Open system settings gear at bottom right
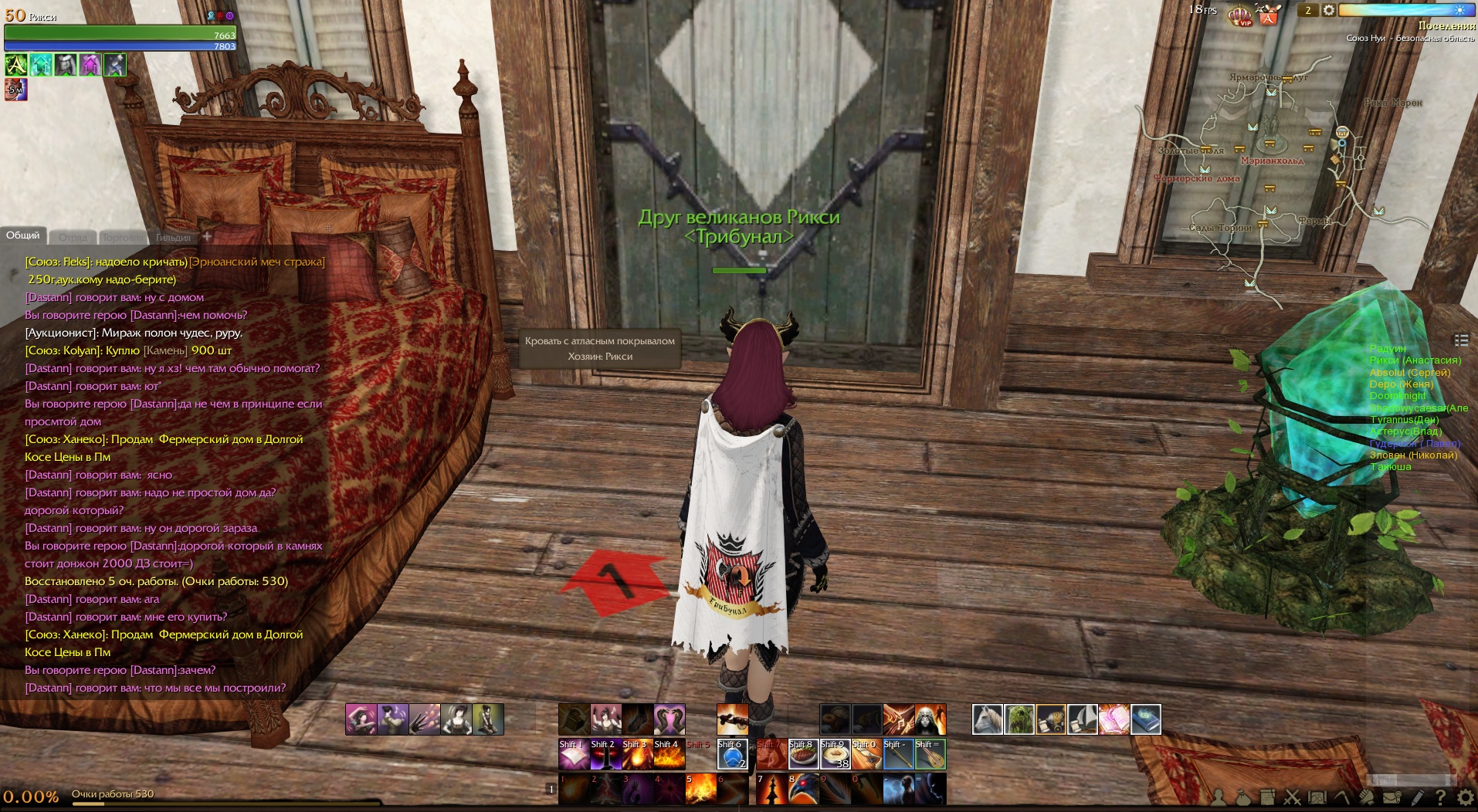 coord(1465,797)
